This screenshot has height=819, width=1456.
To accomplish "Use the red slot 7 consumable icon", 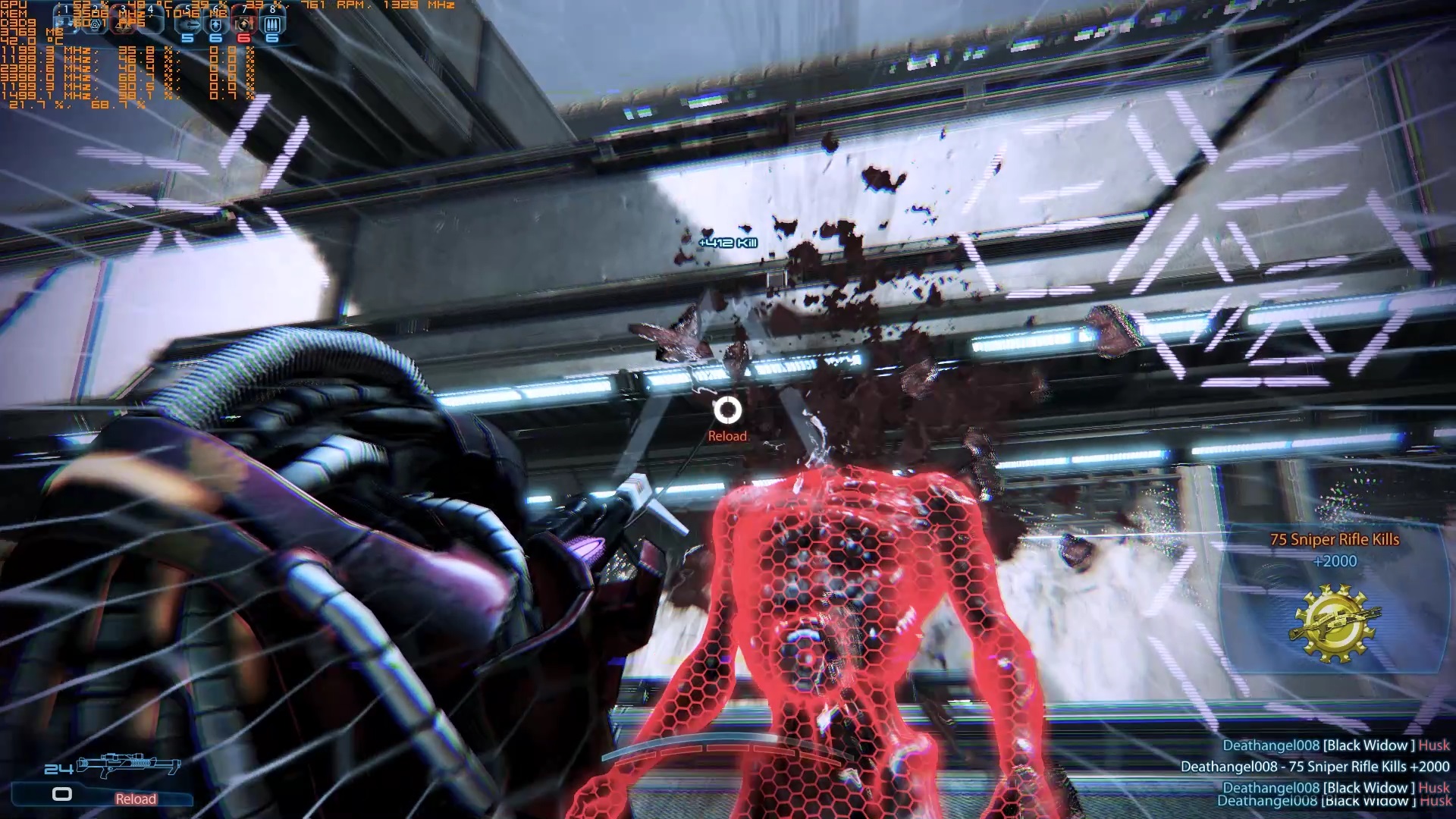I will pyautogui.click(x=243, y=24).
